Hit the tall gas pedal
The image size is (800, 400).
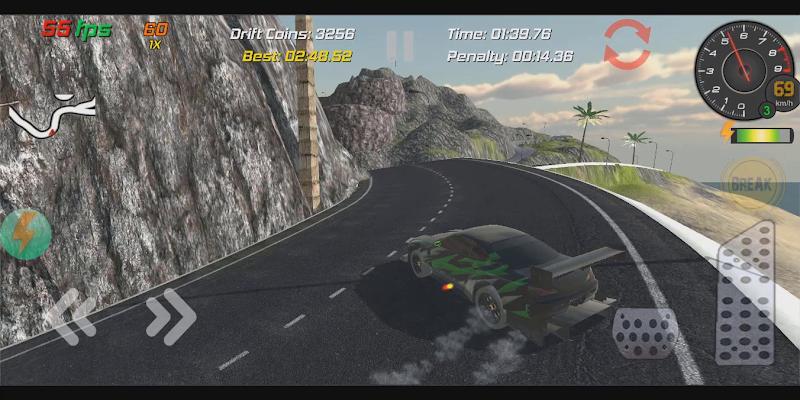click(x=746, y=294)
